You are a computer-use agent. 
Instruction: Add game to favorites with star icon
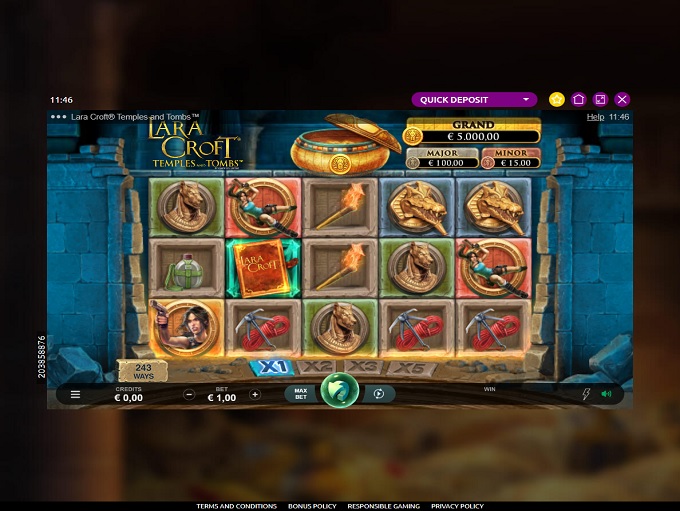557,100
